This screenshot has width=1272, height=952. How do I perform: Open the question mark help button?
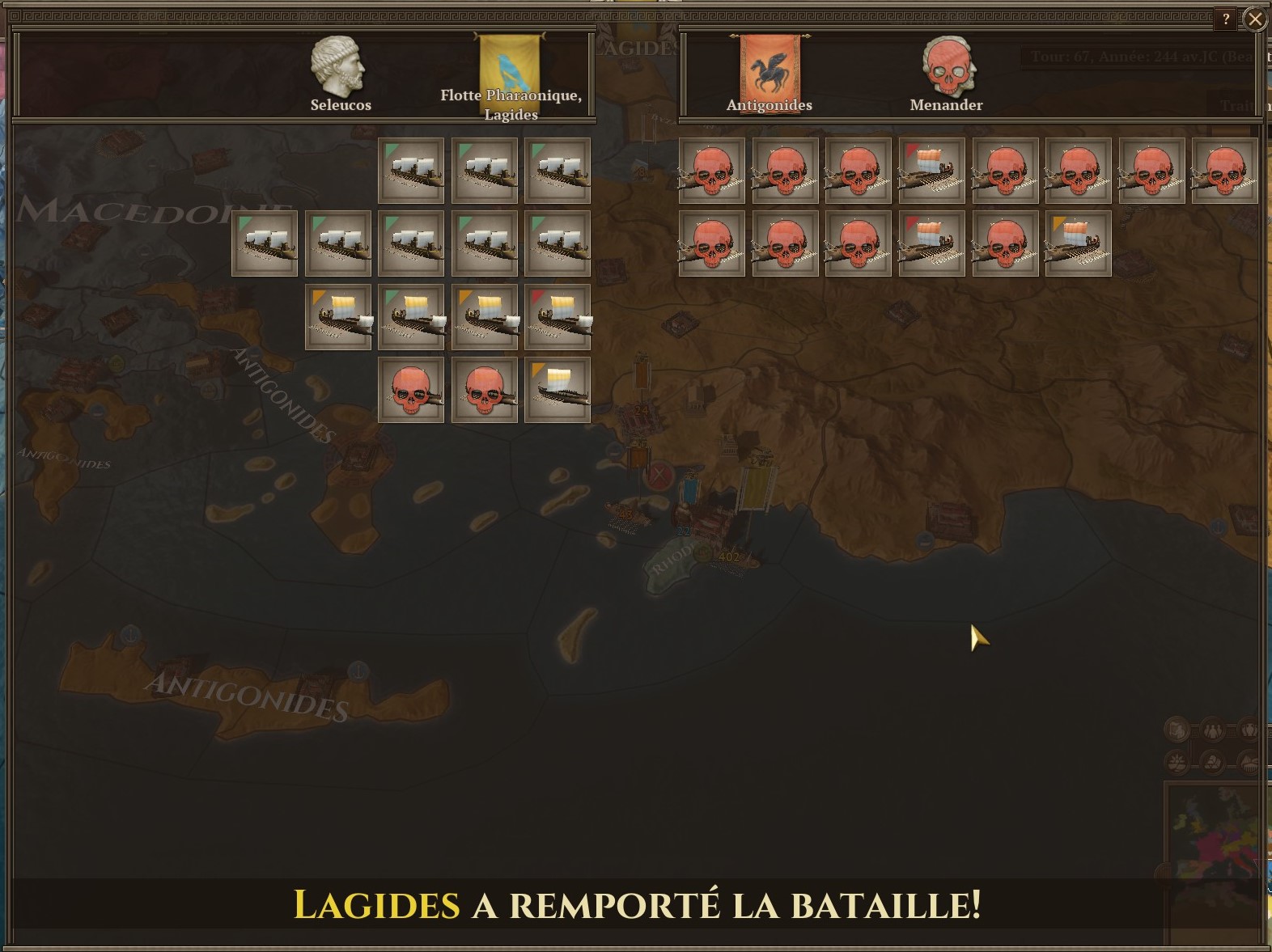1226,19
